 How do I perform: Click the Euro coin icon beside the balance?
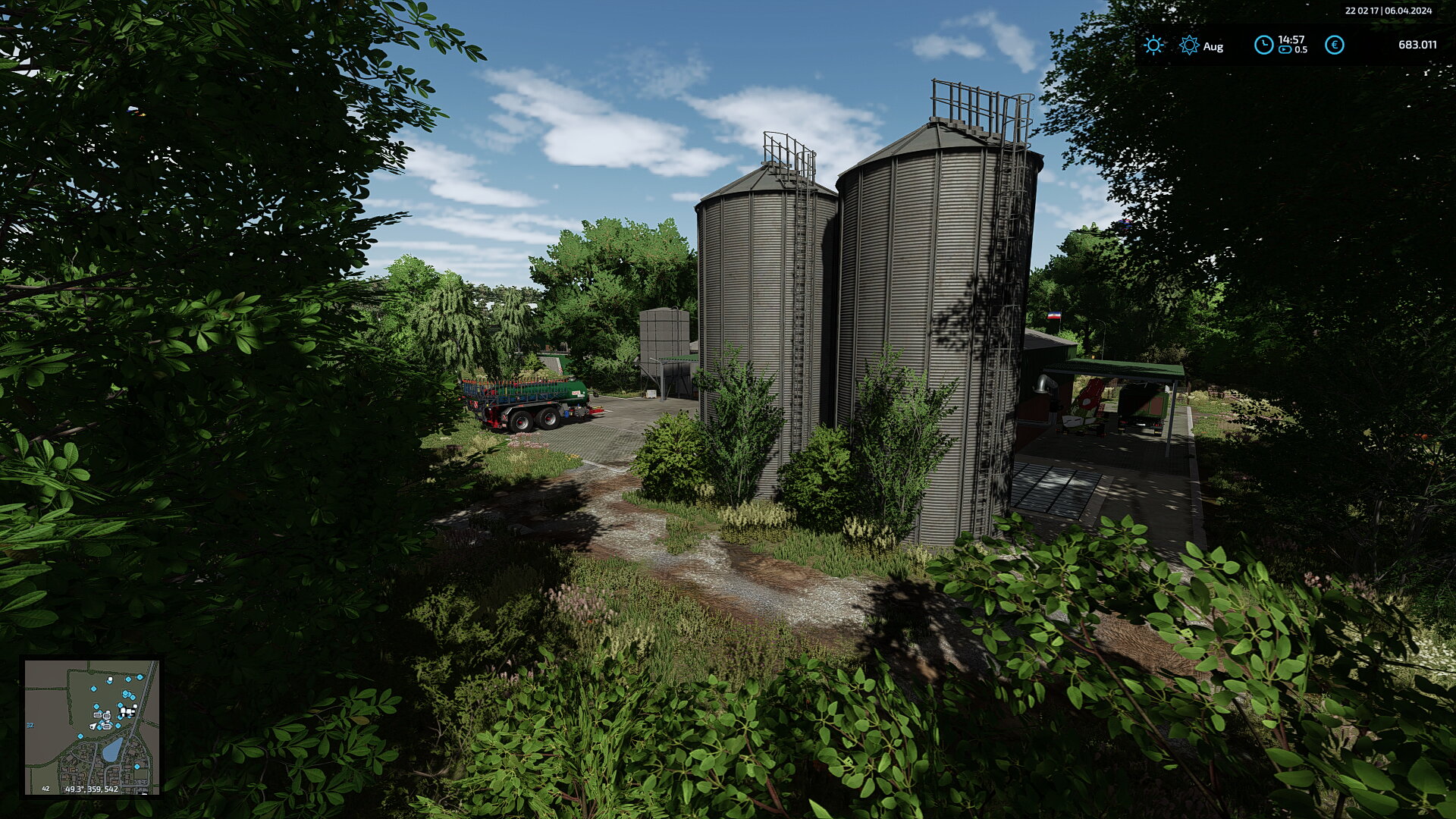(1335, 46)
